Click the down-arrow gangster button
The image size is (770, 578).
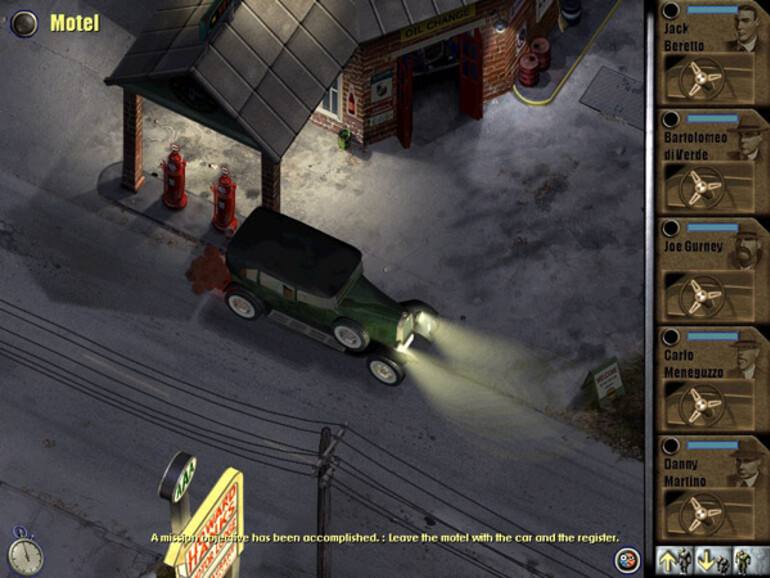tap(710, 559)
